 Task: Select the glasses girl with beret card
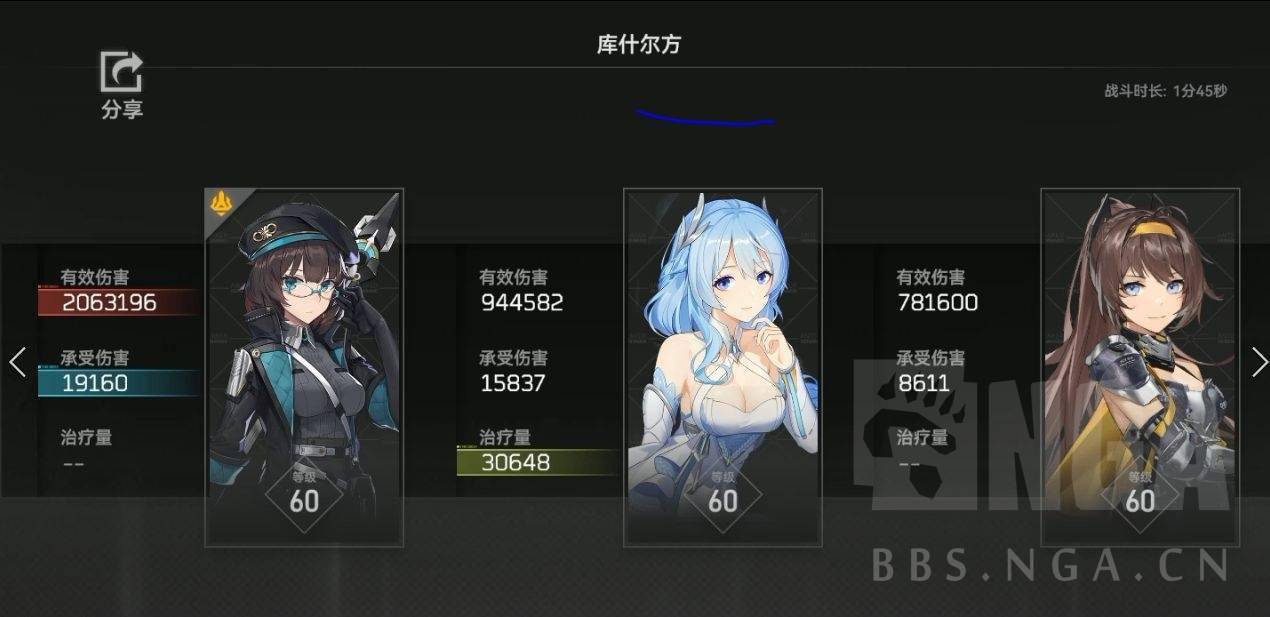coord(305,367)
